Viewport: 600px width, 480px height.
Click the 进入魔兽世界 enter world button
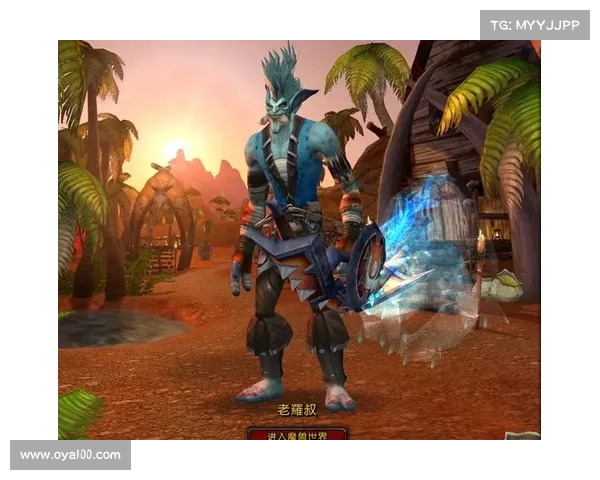(297, 434)
